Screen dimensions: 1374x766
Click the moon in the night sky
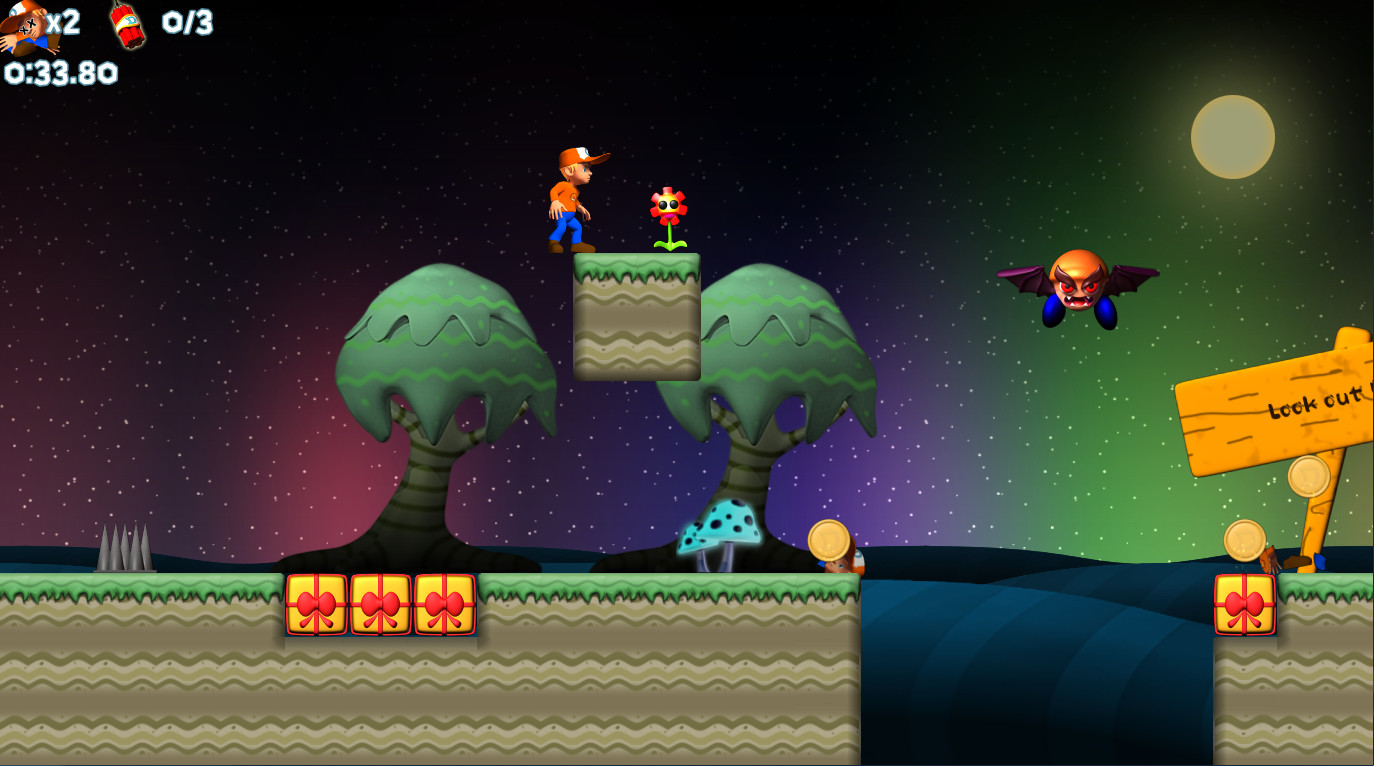point(1231,139)
